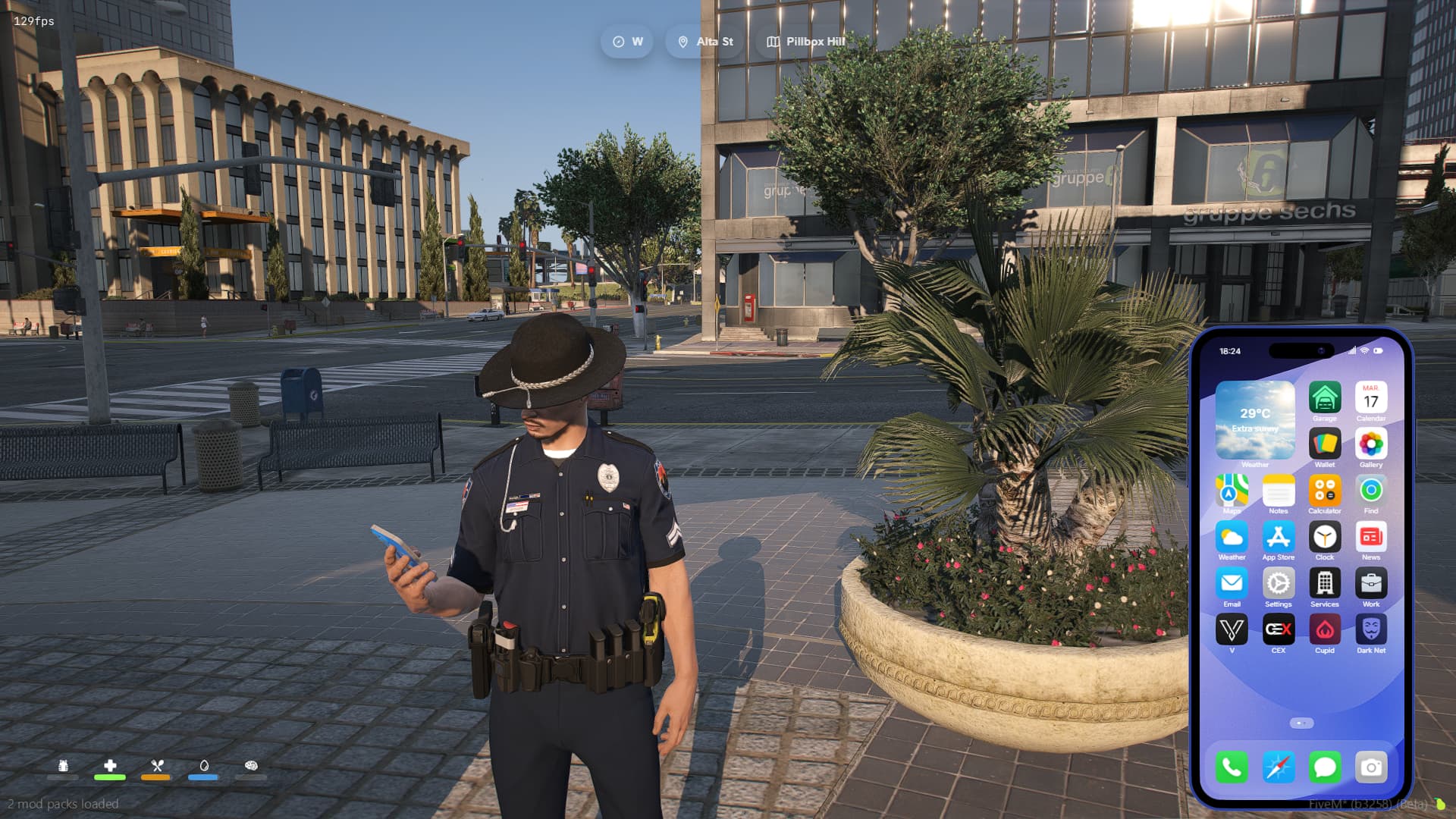
Task: Open the CEX app
Action: 1278,630
